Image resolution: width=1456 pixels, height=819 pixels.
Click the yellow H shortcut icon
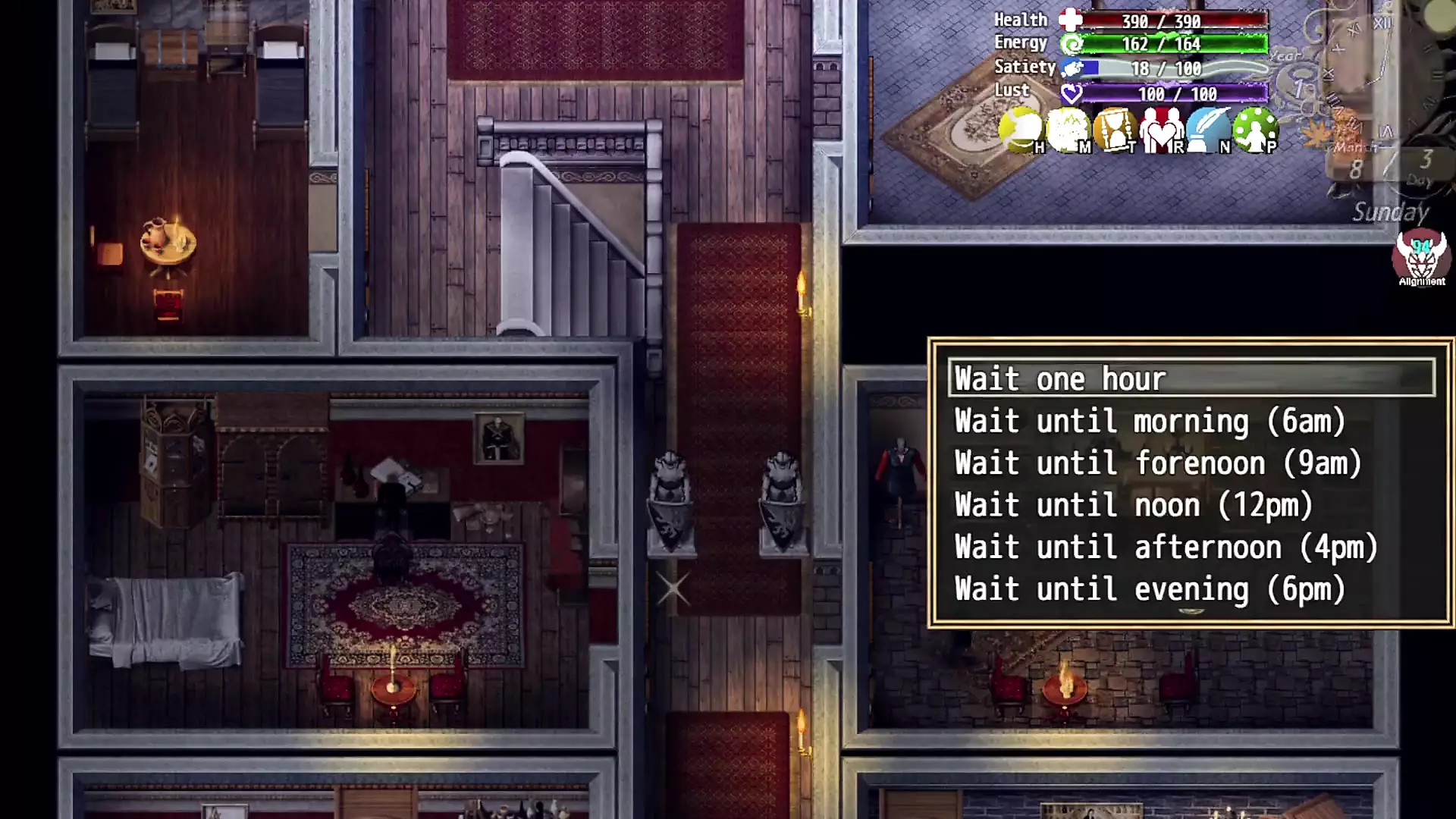pyautogui.click(x=1021, y=130)
